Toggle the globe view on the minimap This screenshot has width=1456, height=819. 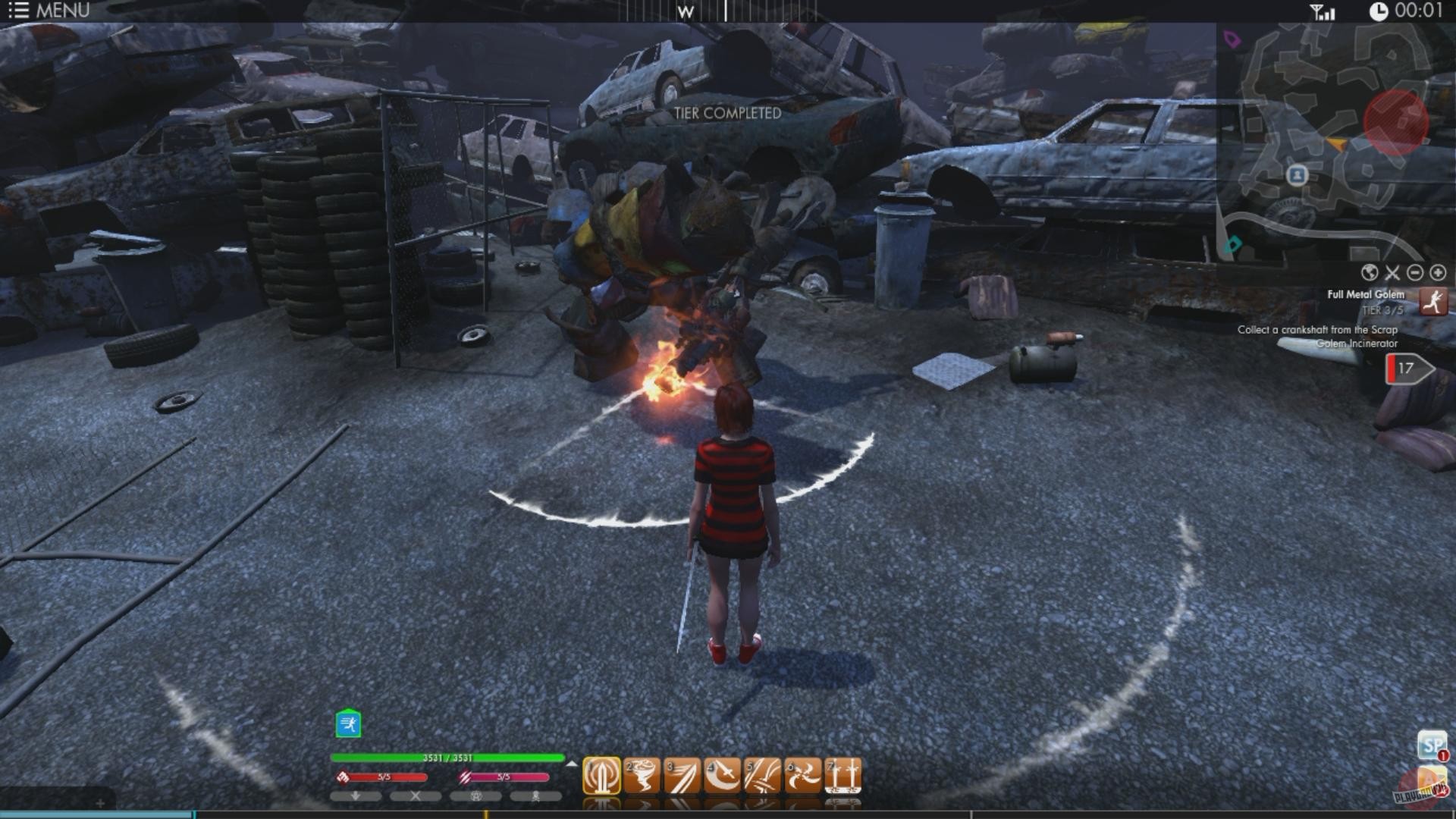(1369, 273)
